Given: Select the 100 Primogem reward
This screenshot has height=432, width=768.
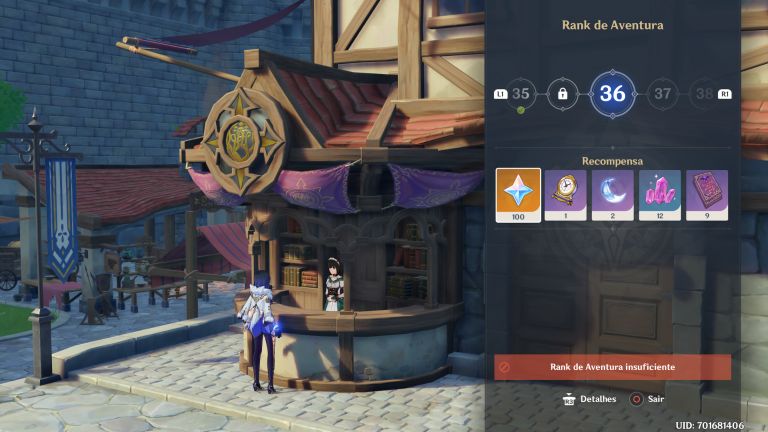Looking at the screenshot, I should pos(518,194).
